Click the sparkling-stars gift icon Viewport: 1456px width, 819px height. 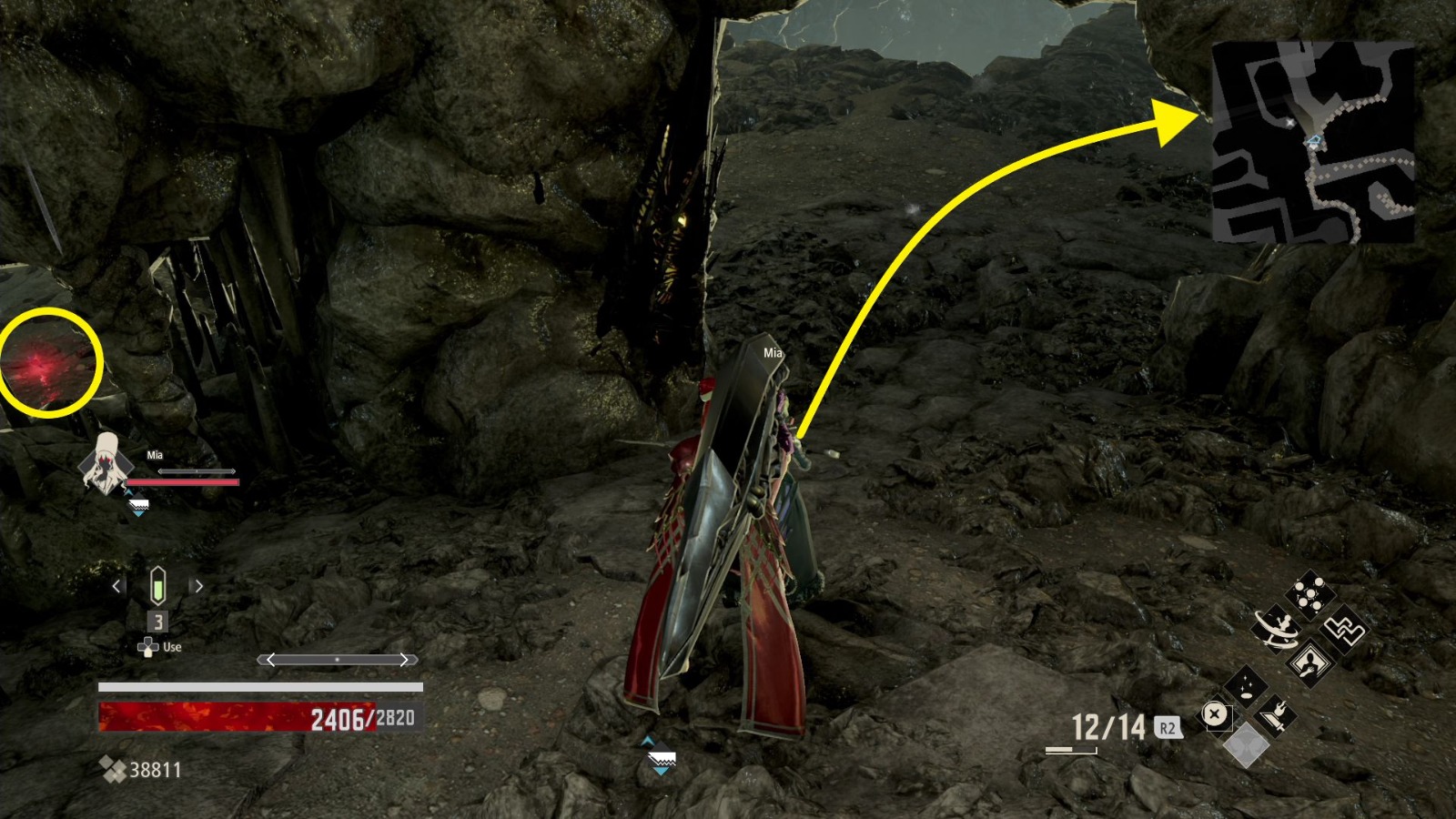[1247, 685]
